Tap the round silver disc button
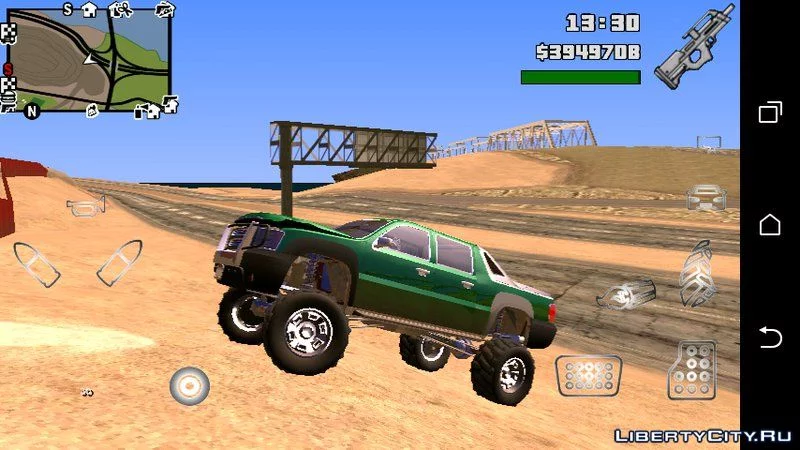 [189, 385]
